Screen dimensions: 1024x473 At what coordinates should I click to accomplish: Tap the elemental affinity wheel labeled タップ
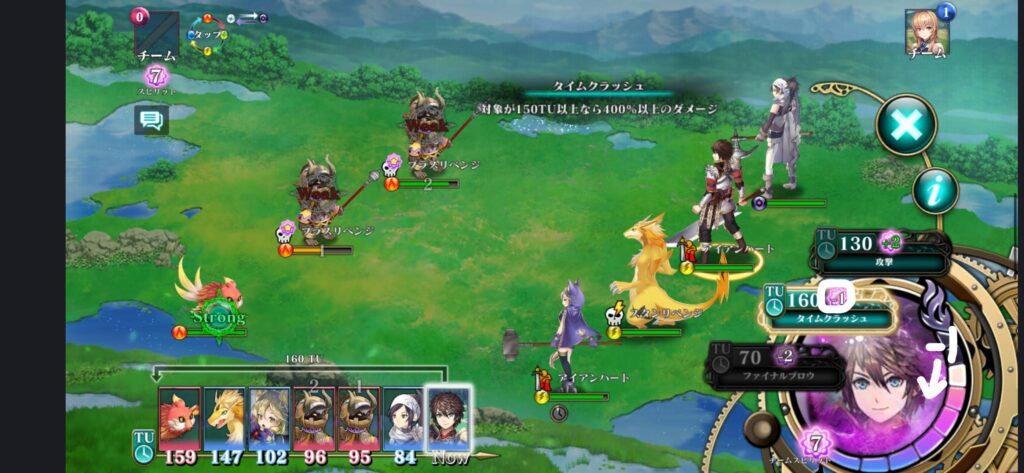pyautogui.click(x=208, y=34)
